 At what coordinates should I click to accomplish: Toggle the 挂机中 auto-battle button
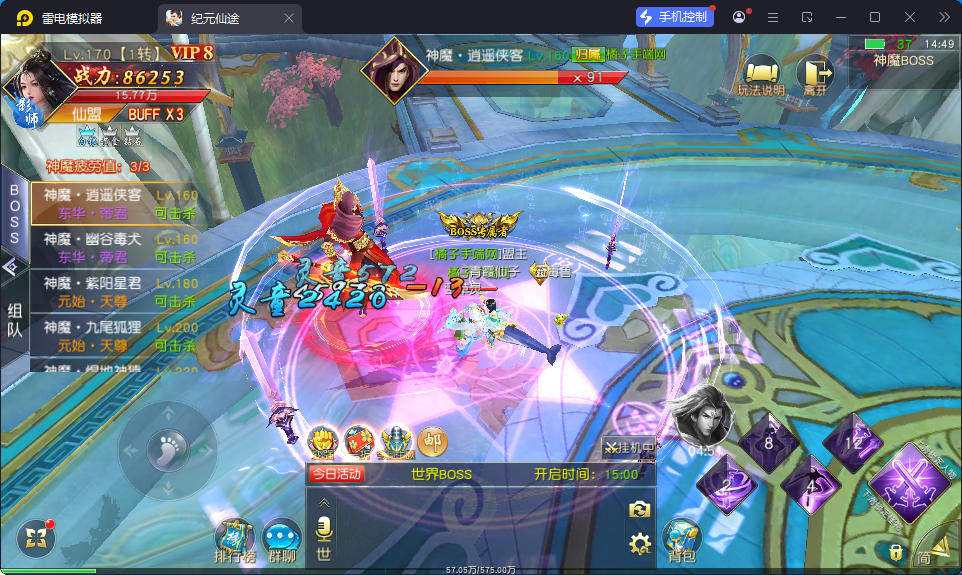[x=628, y=447]
